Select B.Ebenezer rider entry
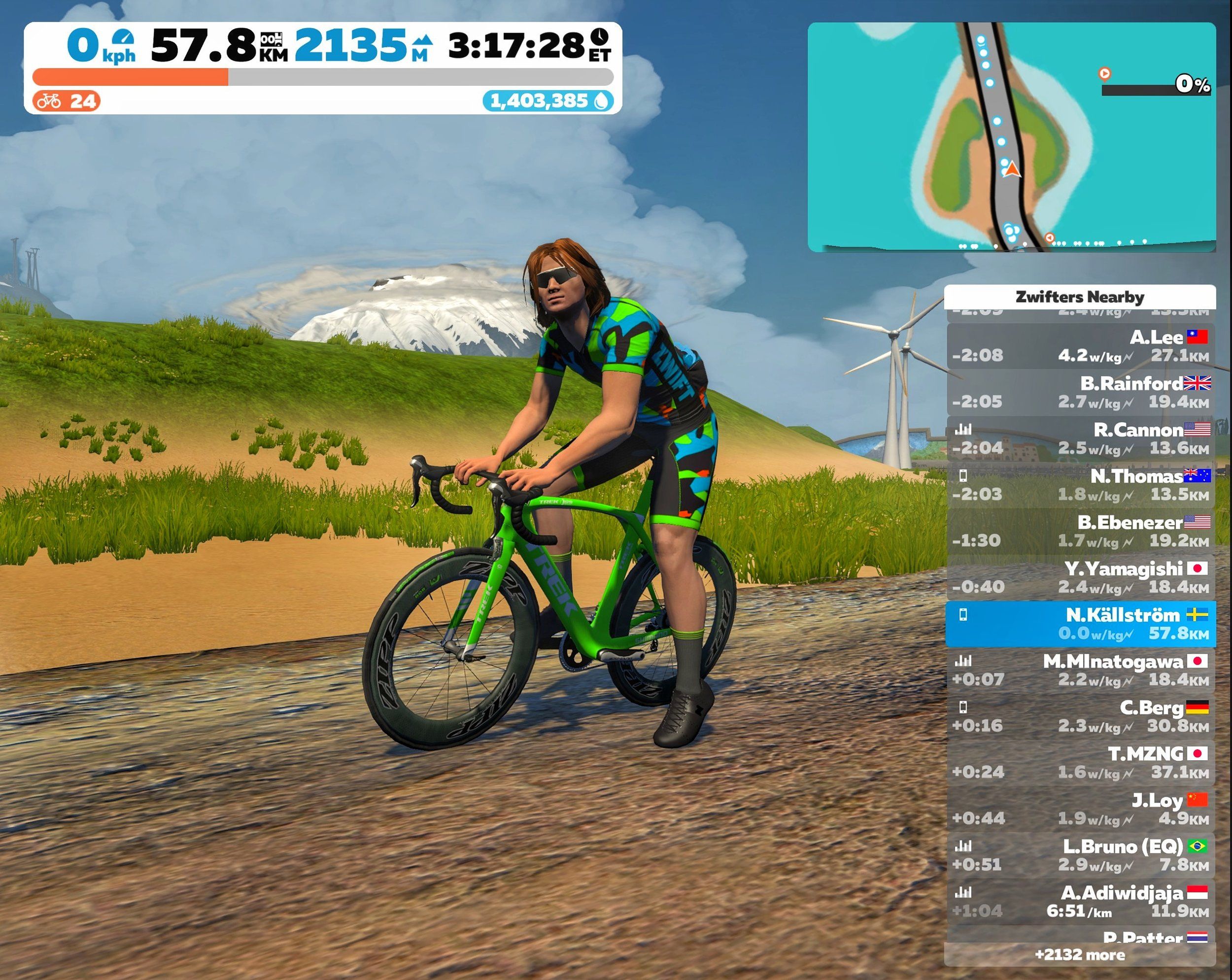1232x980 pixels. click(x=1079, y=532)
